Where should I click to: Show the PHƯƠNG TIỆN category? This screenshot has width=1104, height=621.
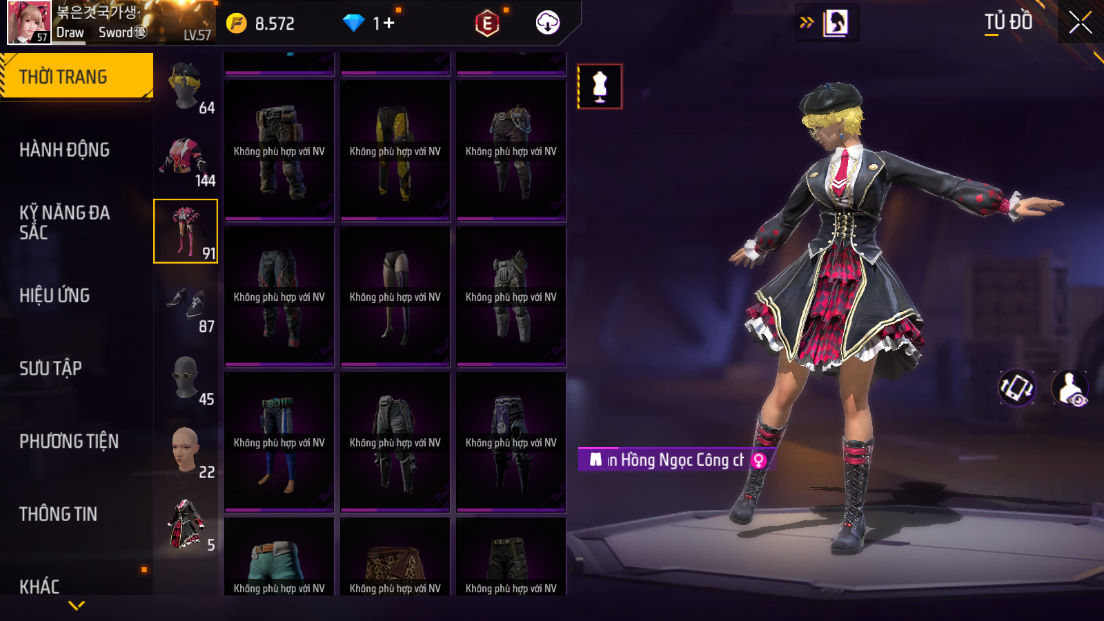click(69, 441)
